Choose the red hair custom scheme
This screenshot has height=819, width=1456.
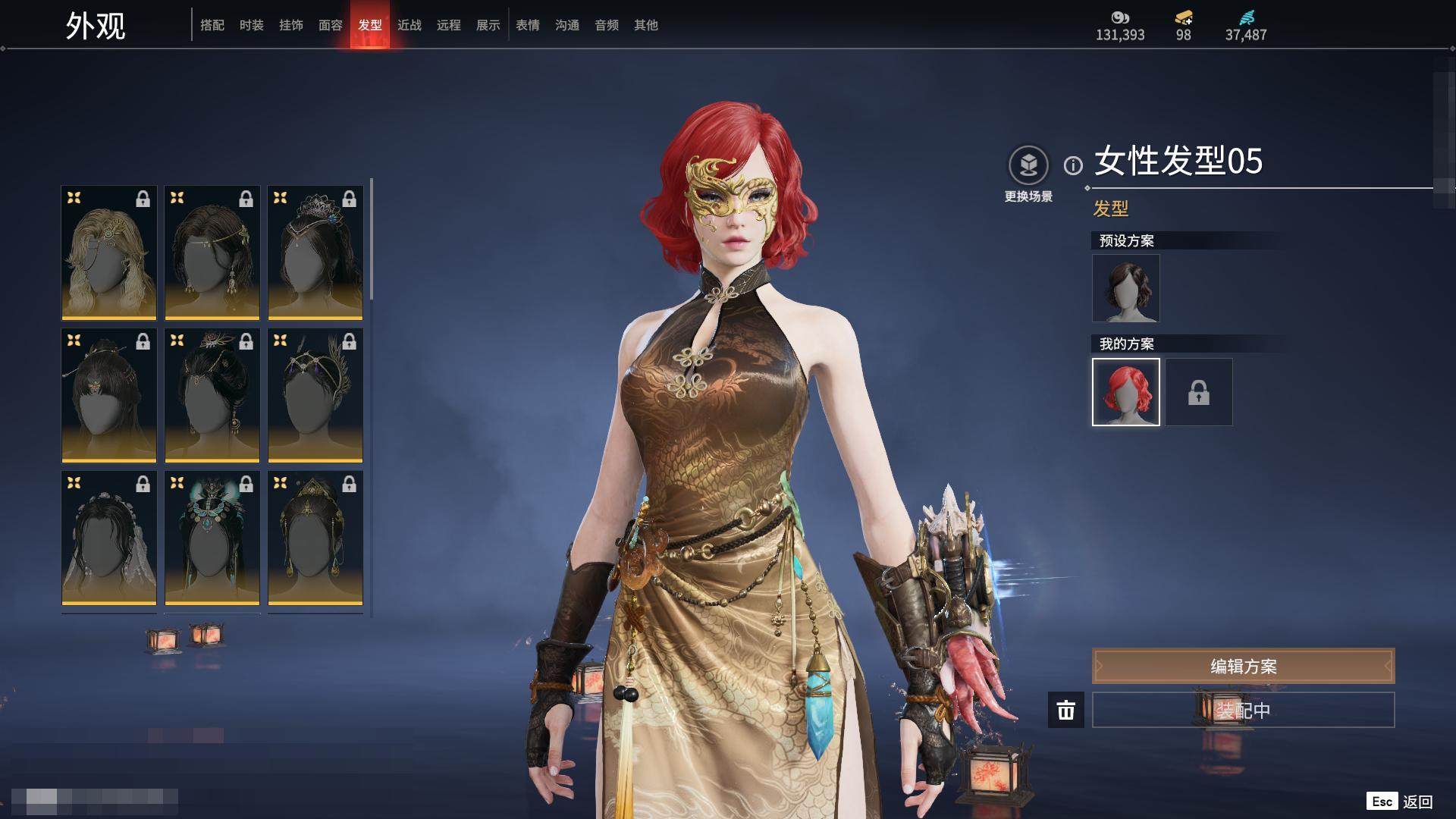point(1125,392)
